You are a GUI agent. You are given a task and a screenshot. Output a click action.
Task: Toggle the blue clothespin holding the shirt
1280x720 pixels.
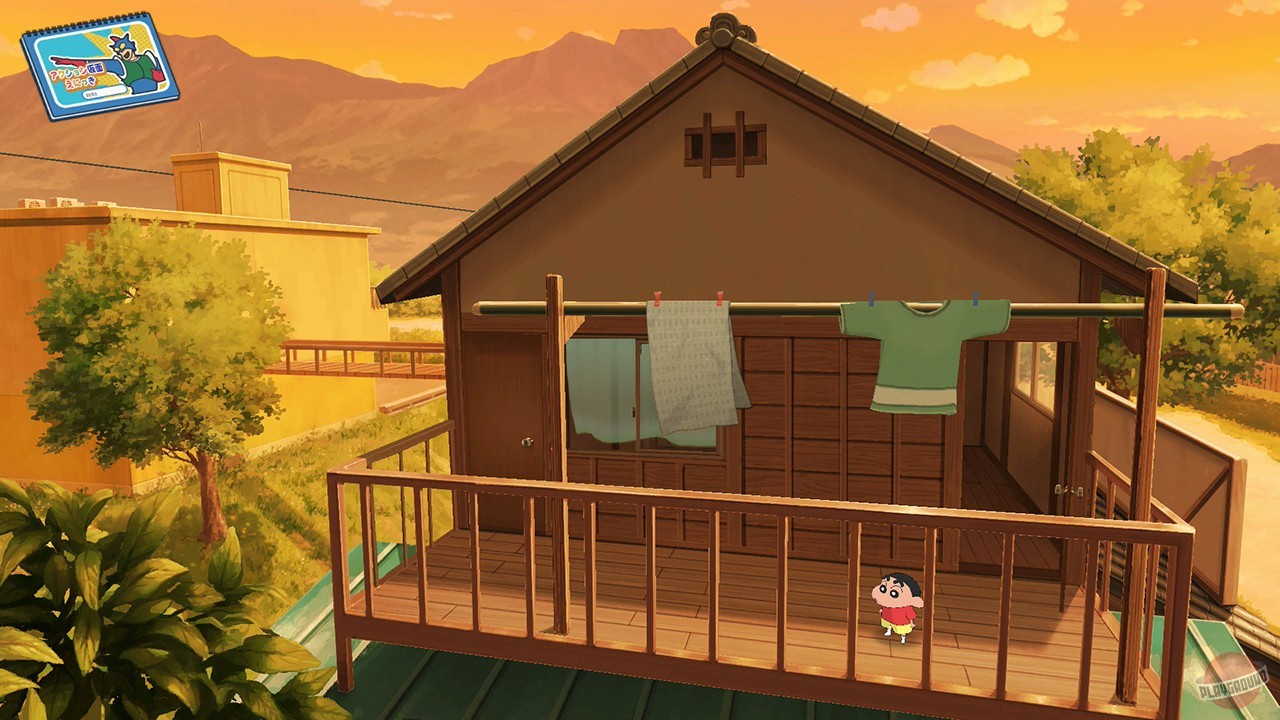pos(977,297)
